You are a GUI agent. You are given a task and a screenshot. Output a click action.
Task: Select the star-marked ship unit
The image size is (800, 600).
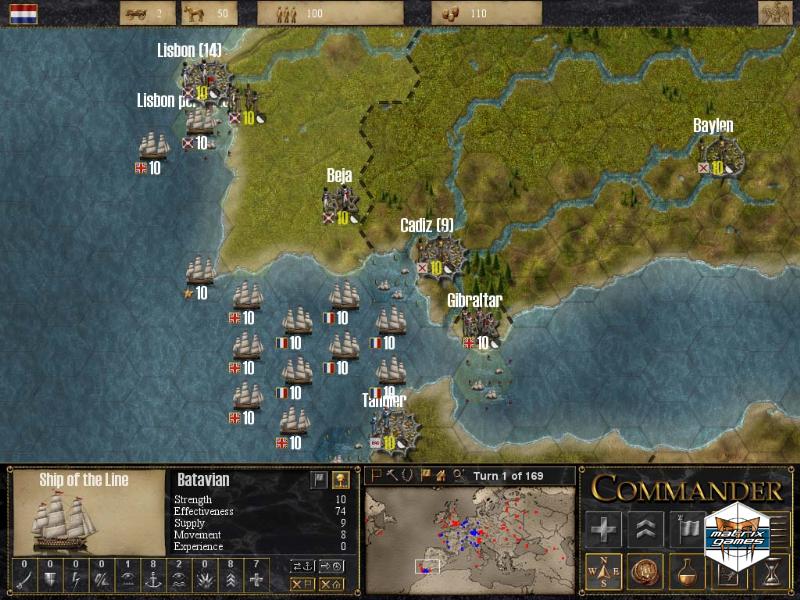click(x=200, y=272)
